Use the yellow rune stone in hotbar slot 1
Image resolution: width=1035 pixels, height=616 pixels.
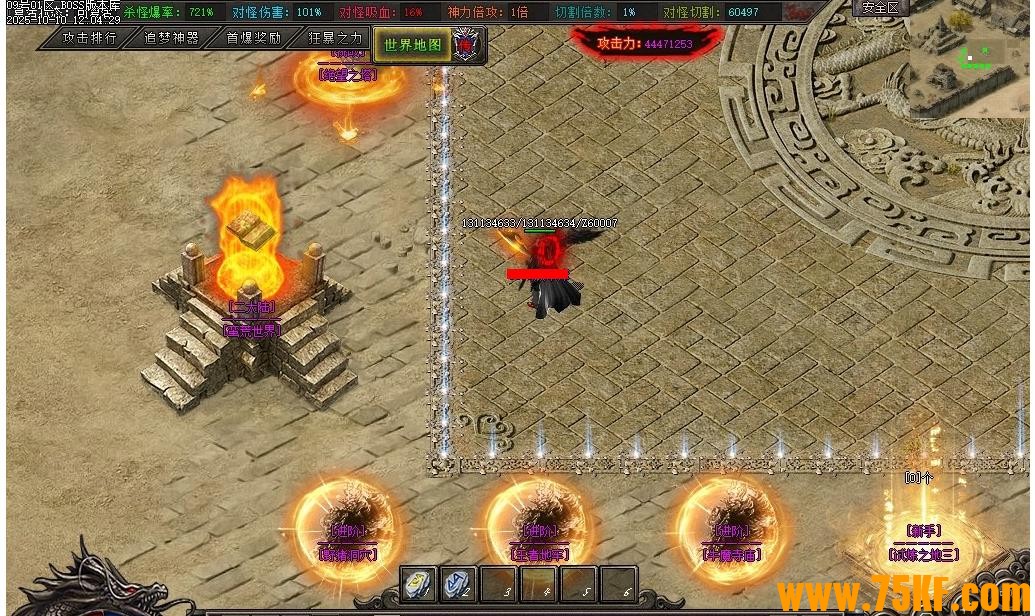click(x=419, y=584)
